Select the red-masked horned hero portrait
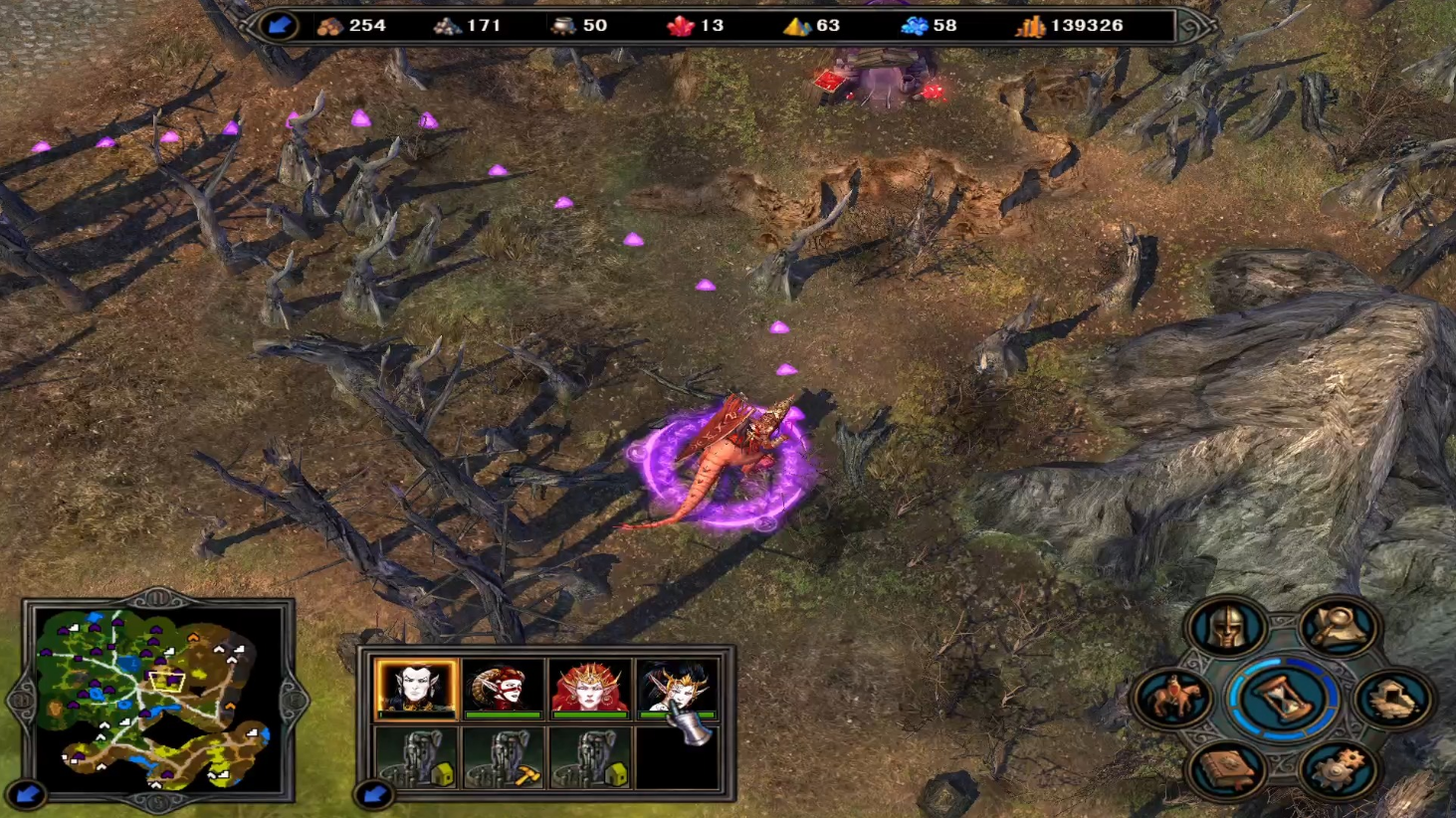The image size is (1456, 818). [x=503, y=687]
